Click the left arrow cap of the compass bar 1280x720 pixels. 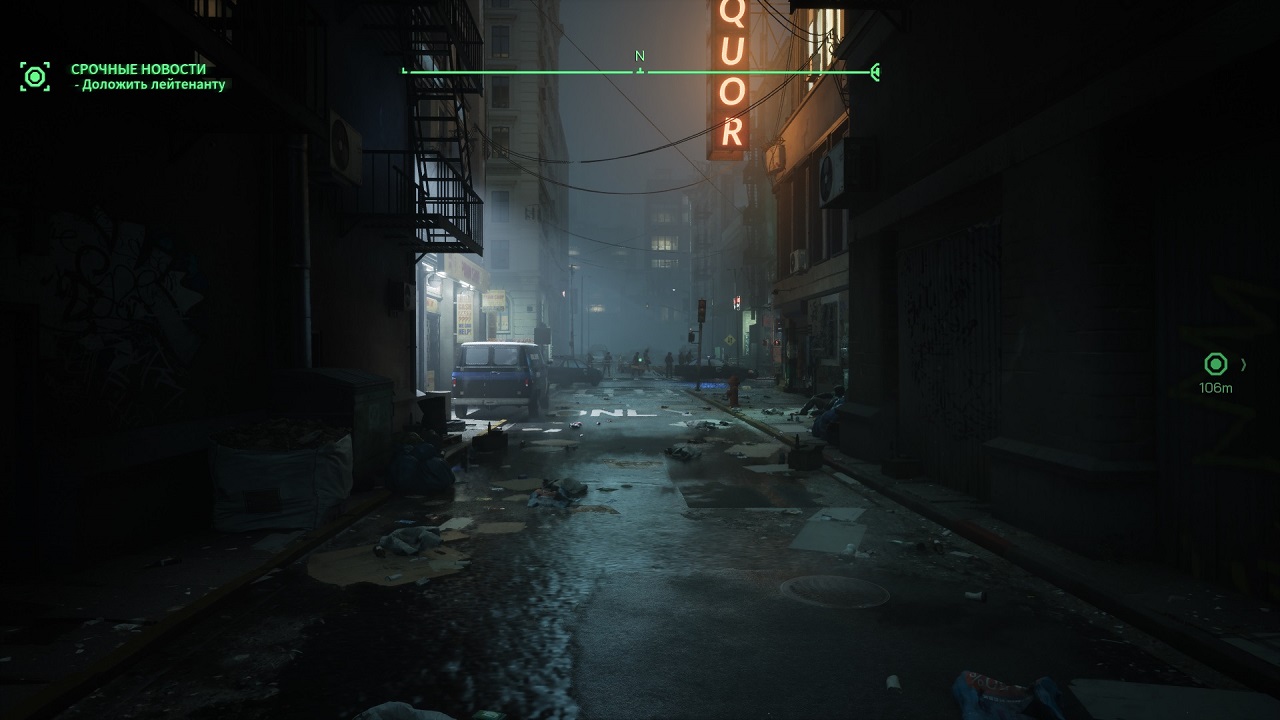405,70
